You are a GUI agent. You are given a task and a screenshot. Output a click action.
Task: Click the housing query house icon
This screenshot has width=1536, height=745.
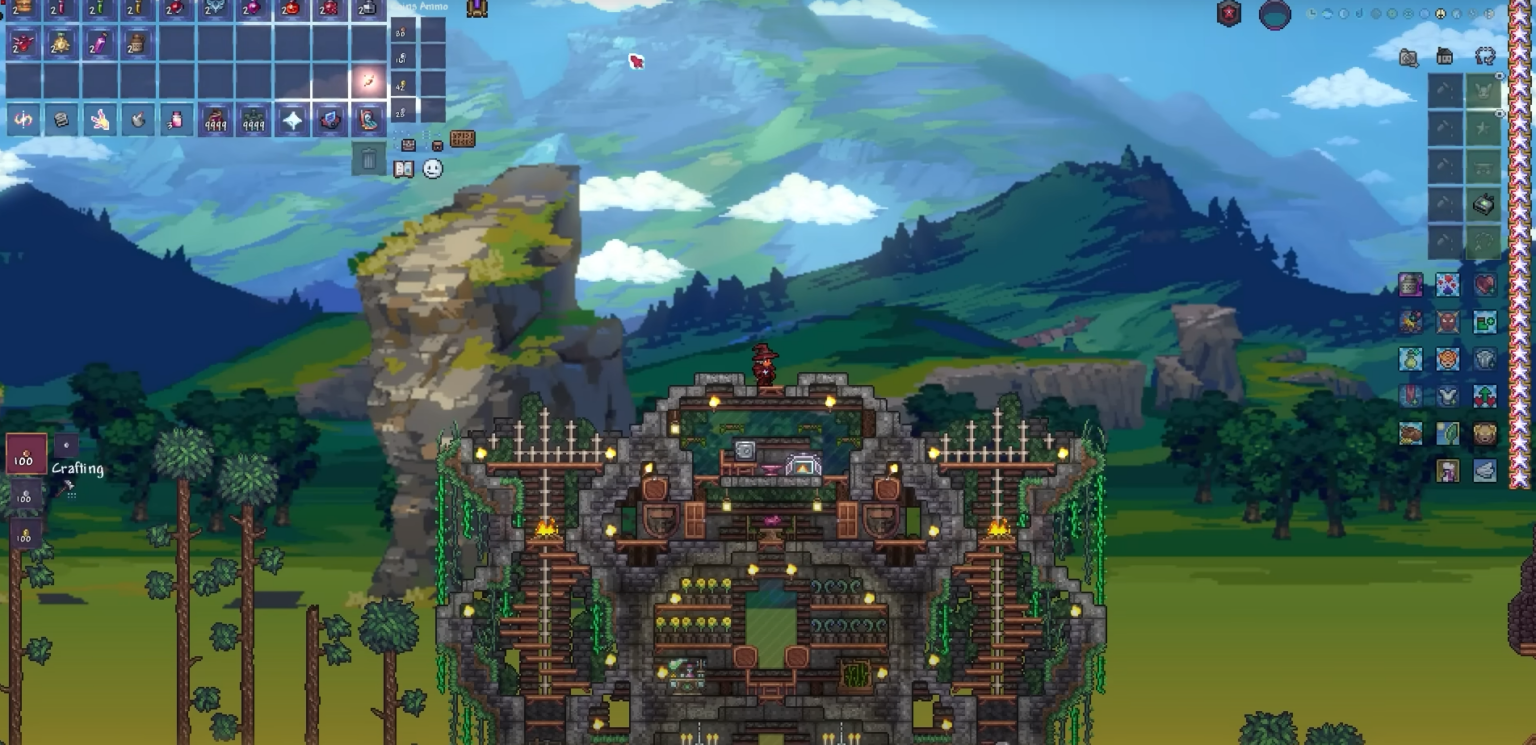1444,56
